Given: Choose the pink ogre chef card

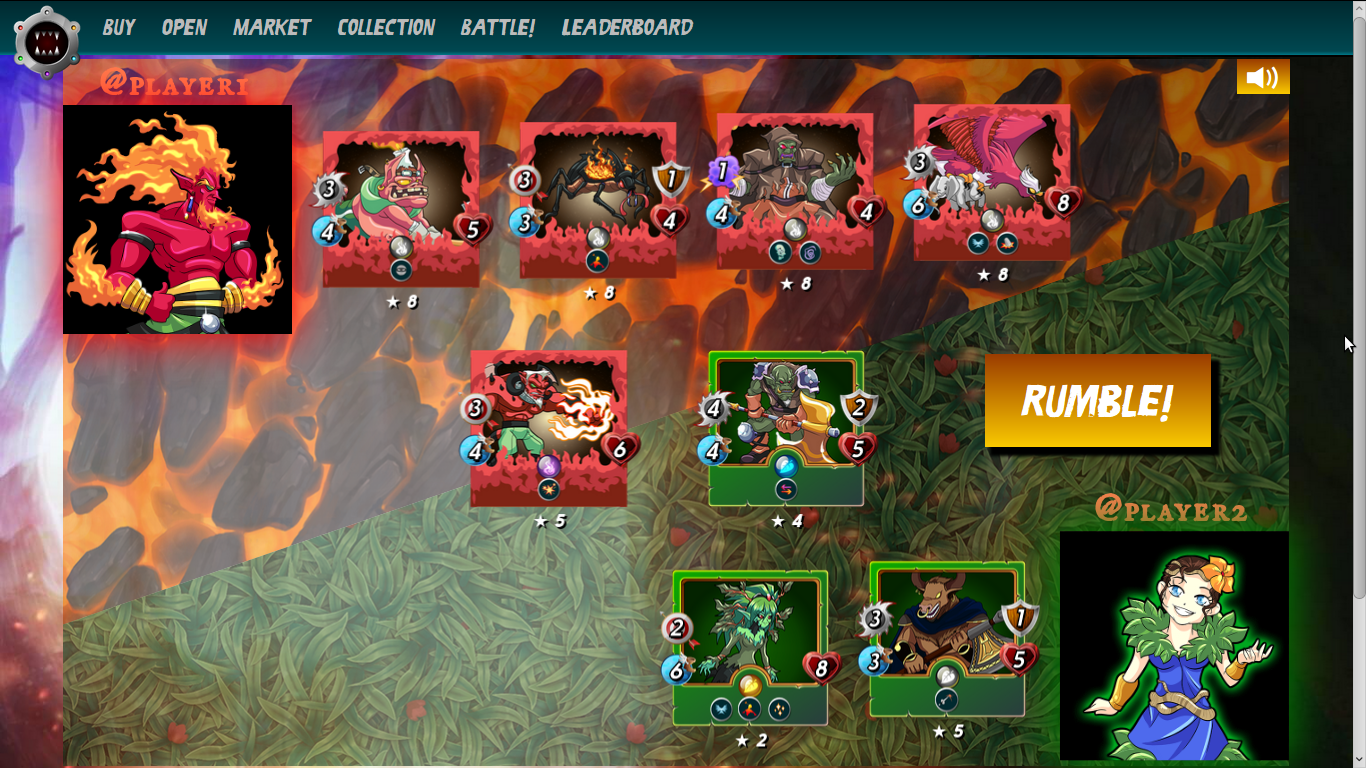Looking at the screenshot, I should tap(401, 209).
